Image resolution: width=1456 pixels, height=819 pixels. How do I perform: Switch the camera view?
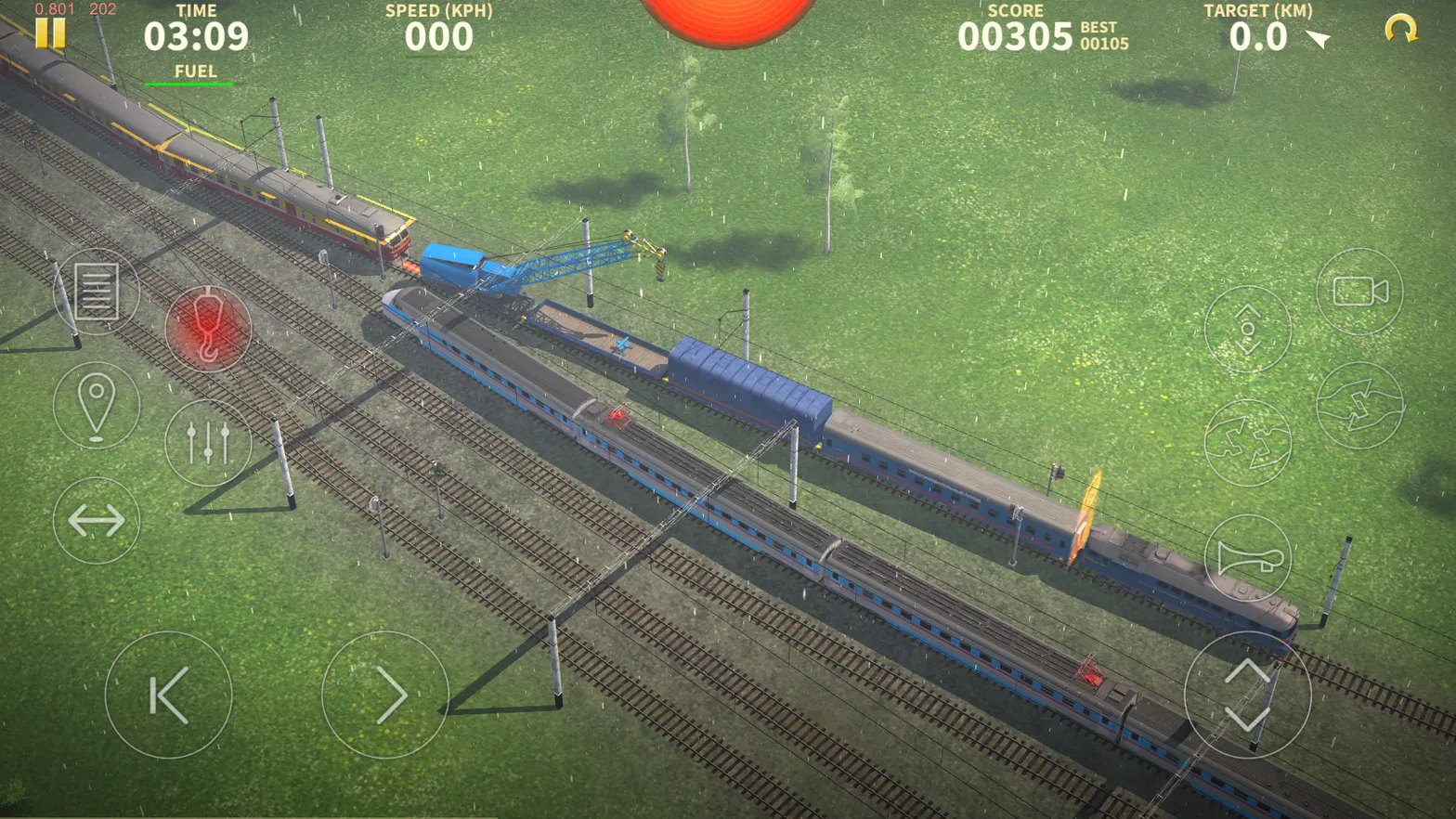coord(1358,291)
